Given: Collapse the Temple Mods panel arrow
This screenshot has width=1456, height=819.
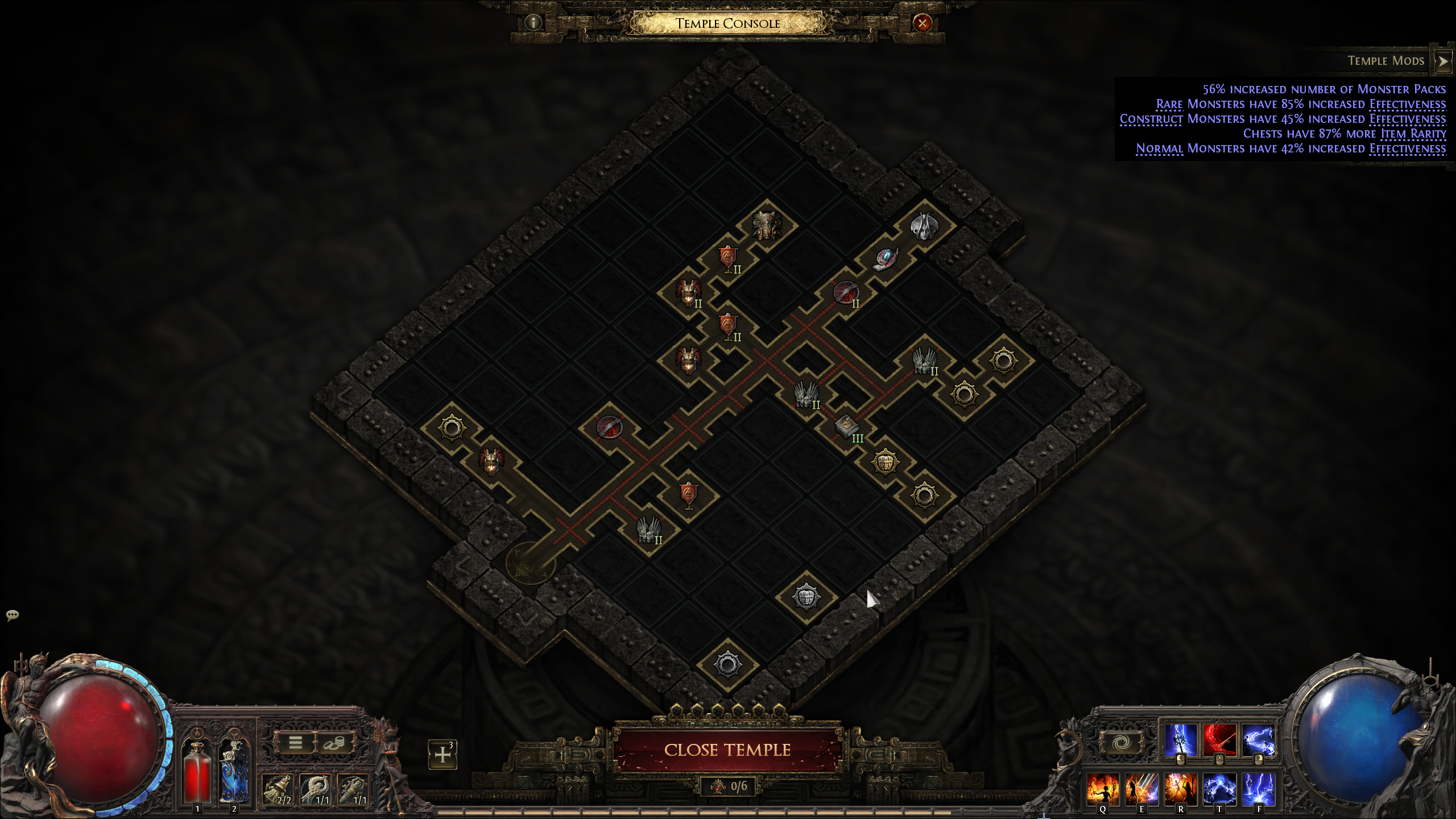Looking at the screenshot, I should point(1443,61).
